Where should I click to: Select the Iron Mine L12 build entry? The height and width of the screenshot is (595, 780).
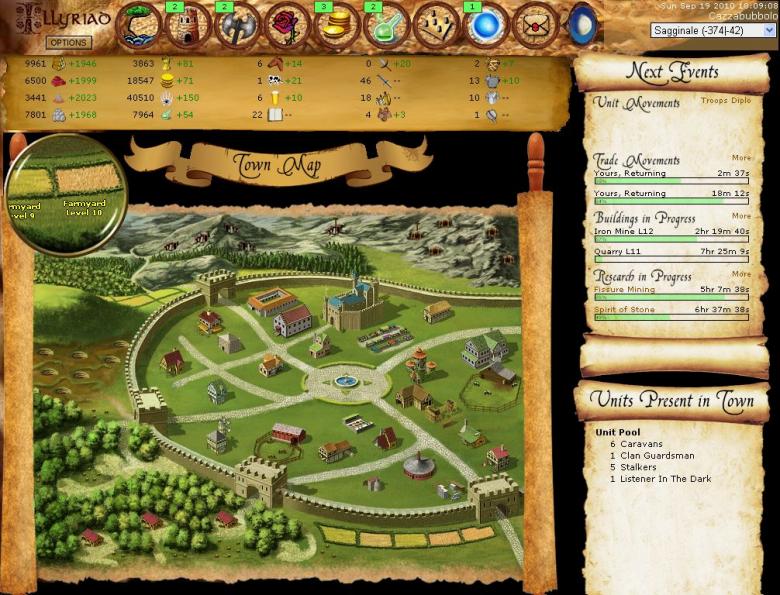coord(623,231)
